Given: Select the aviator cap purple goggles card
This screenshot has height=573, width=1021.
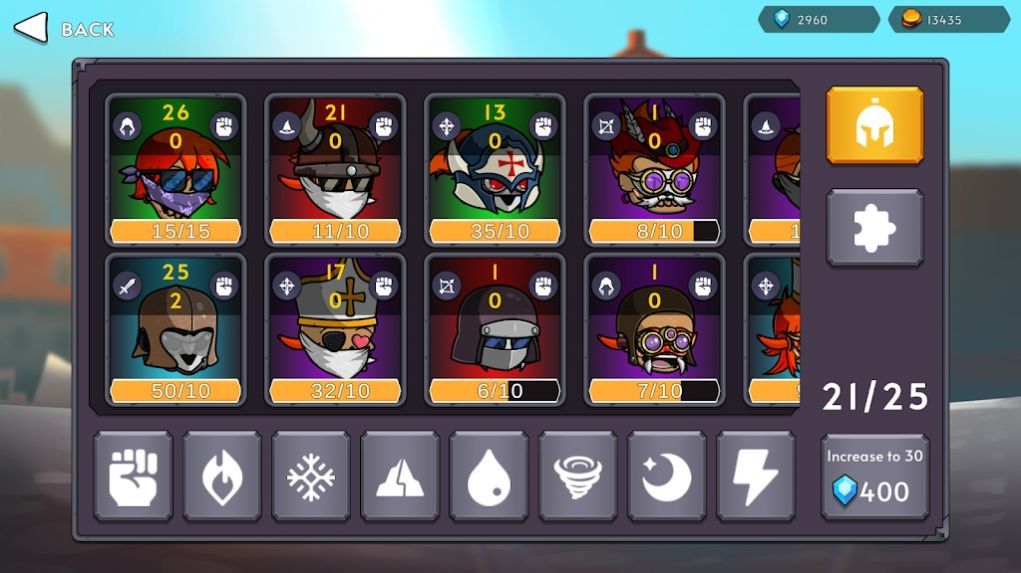Looking at the screenshot, I should click(x=655, y=330).
